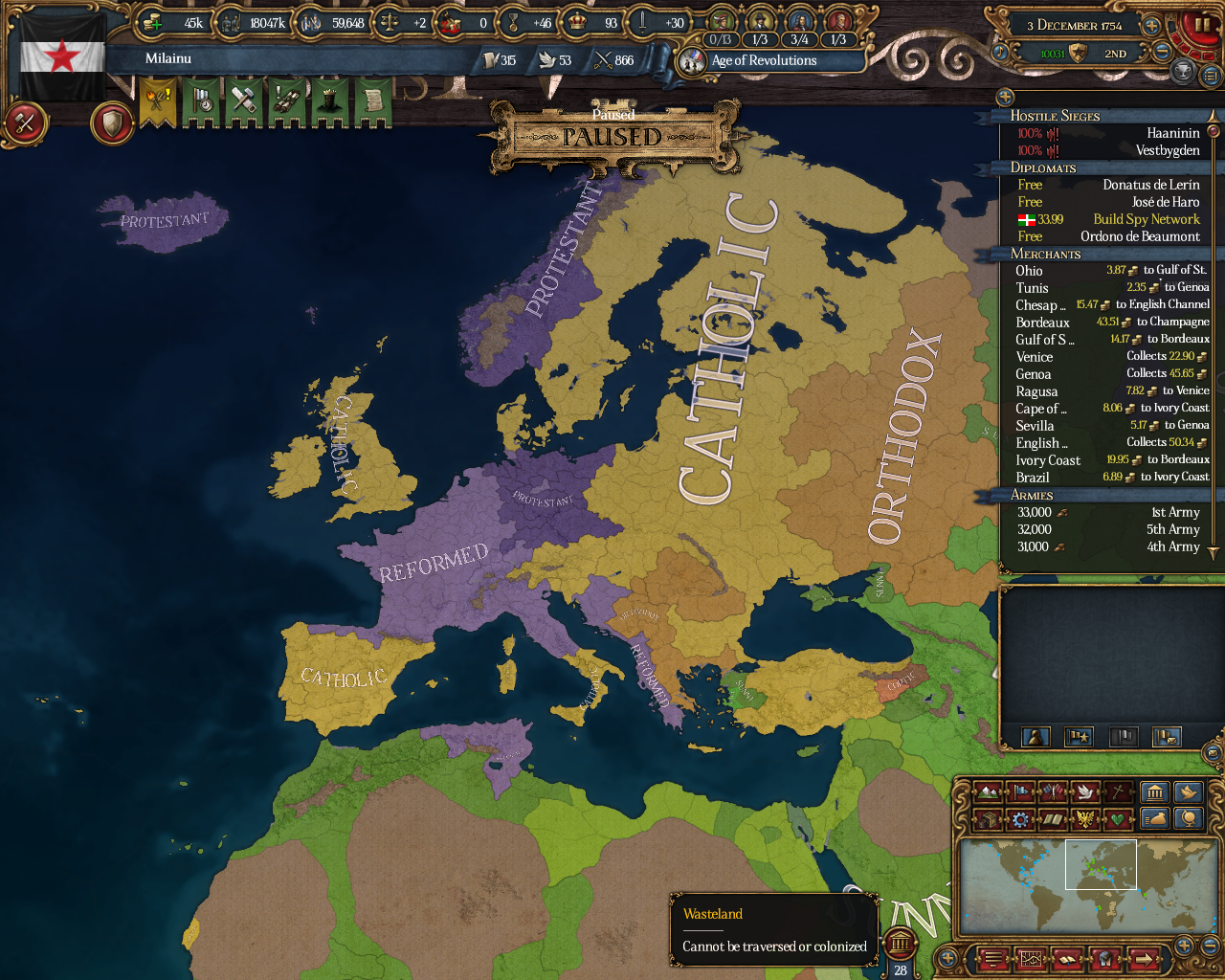Toggle army visibility filter in the outliner
Image resolution: width=1225 pixels, height=980 pixels.
coord(1080,737)
